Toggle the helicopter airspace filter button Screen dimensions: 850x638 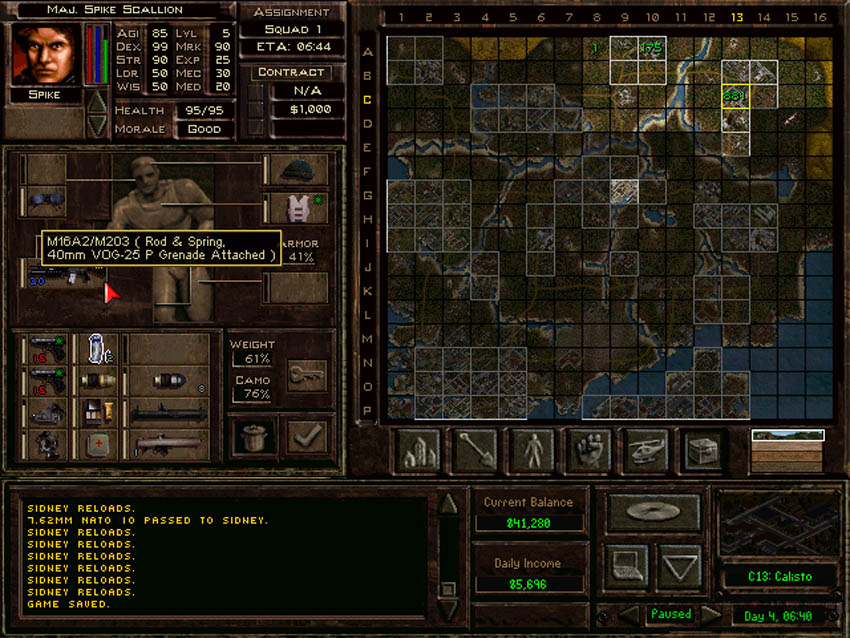tap(645, 450)
